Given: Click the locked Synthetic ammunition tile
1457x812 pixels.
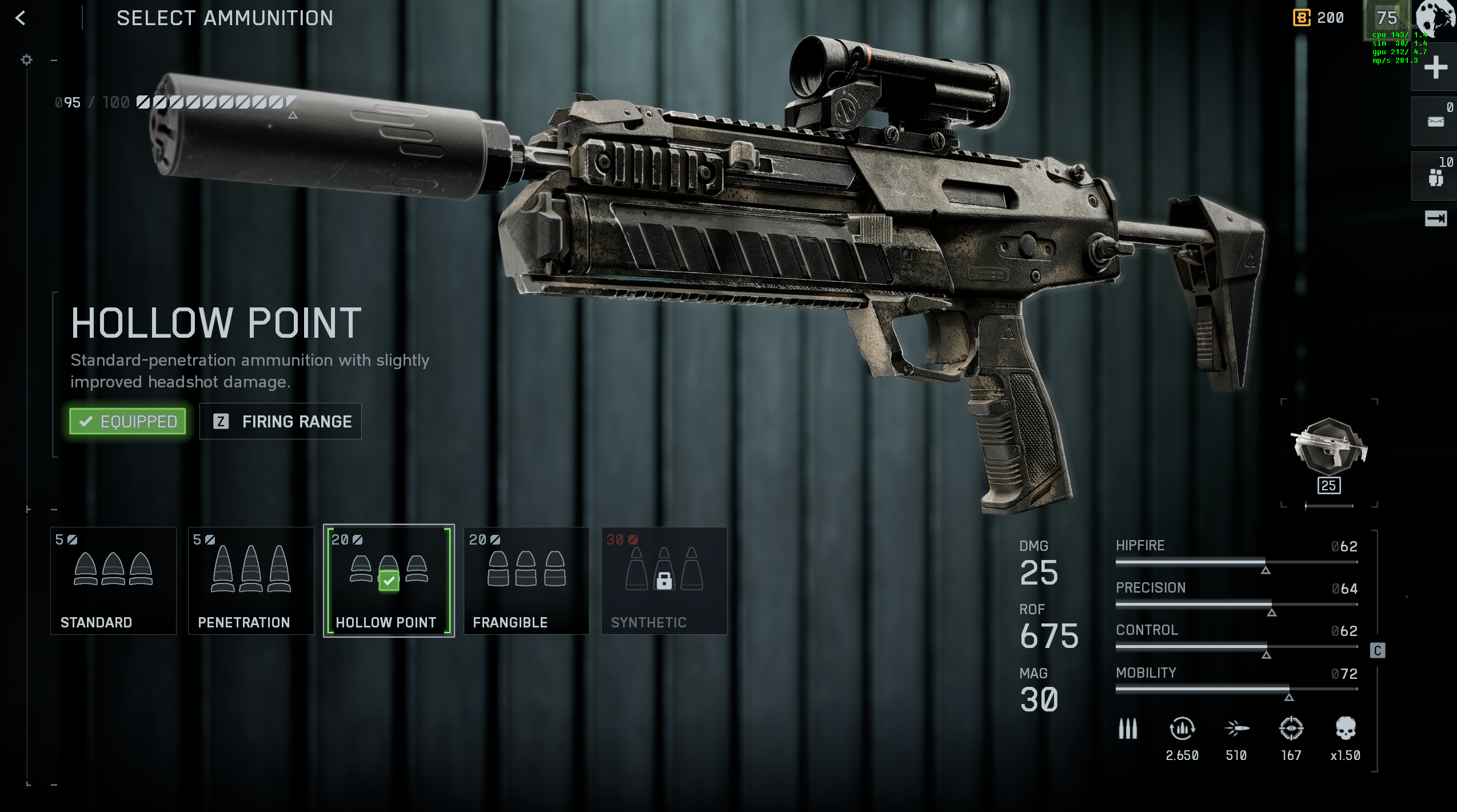Looking at the screenshot, I should click(664, 580).
